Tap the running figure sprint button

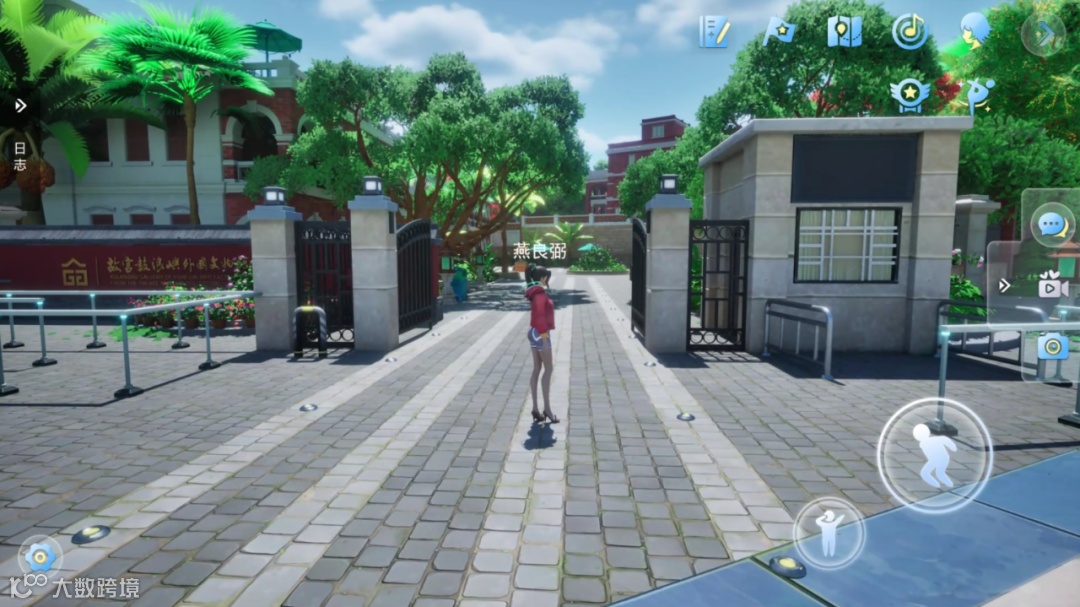[x=934, y=456]
